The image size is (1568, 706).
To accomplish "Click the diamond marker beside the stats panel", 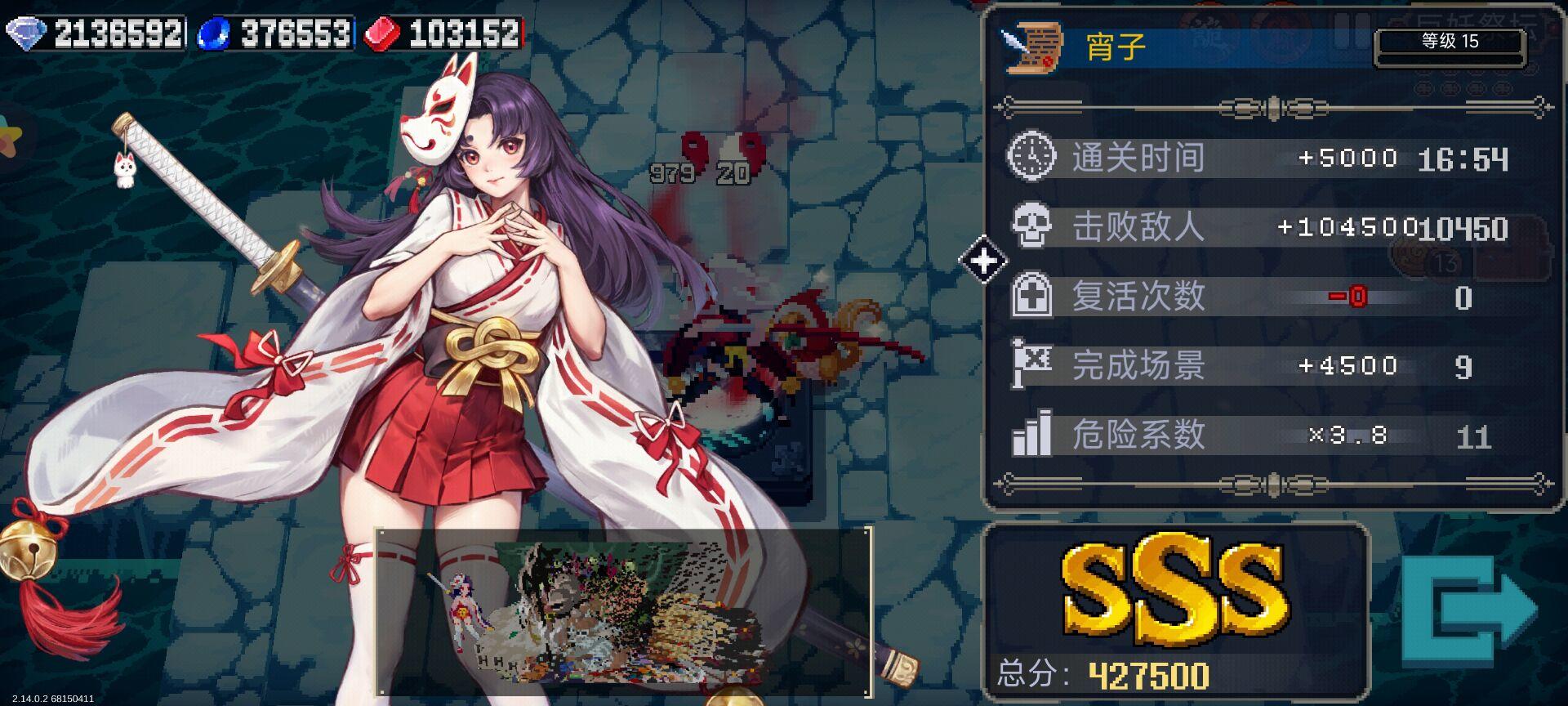I will (x=984, y=260).
